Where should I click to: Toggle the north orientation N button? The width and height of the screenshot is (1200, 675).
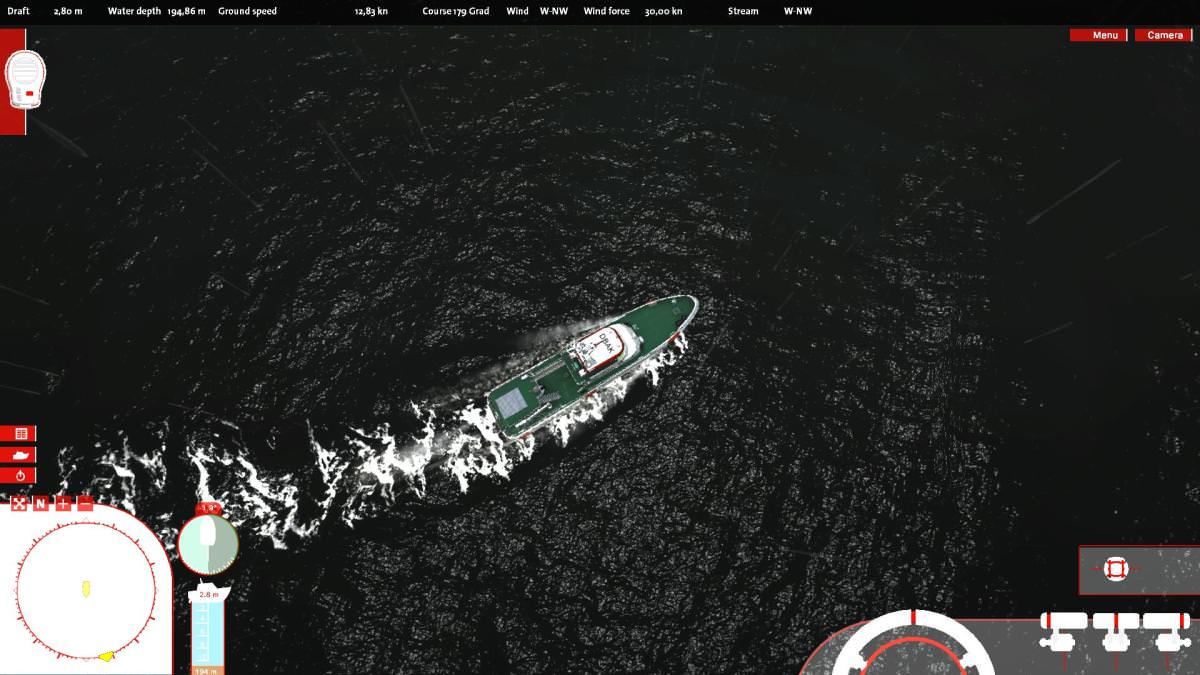(41, 503)
